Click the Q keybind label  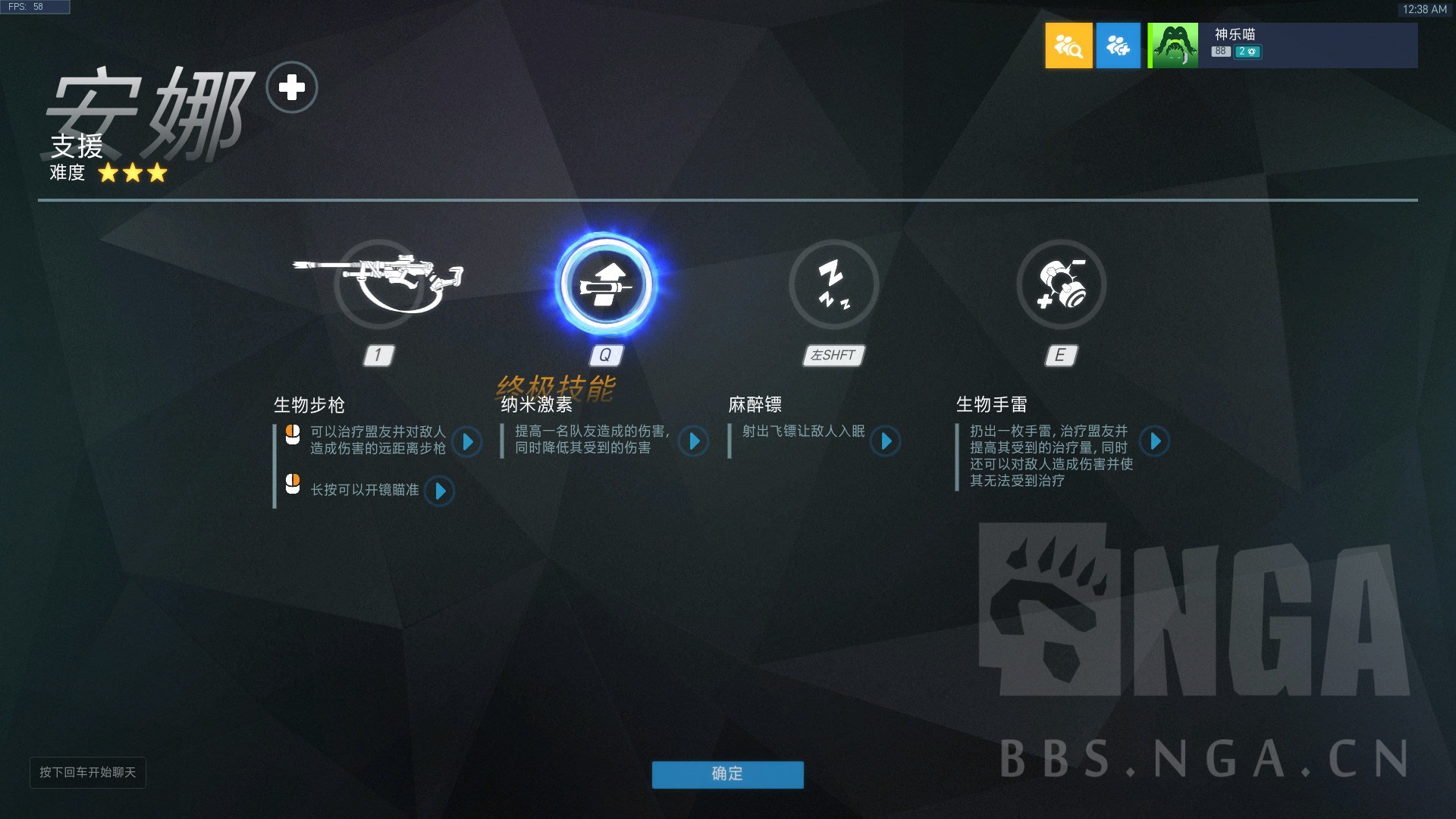604,354
